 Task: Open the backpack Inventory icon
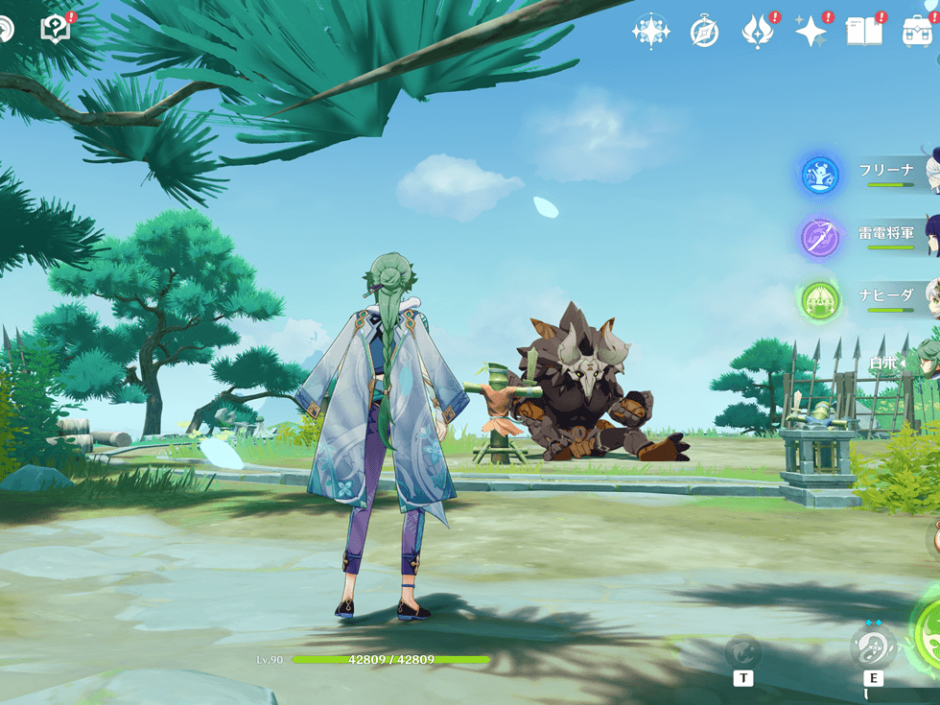[918, 31]
